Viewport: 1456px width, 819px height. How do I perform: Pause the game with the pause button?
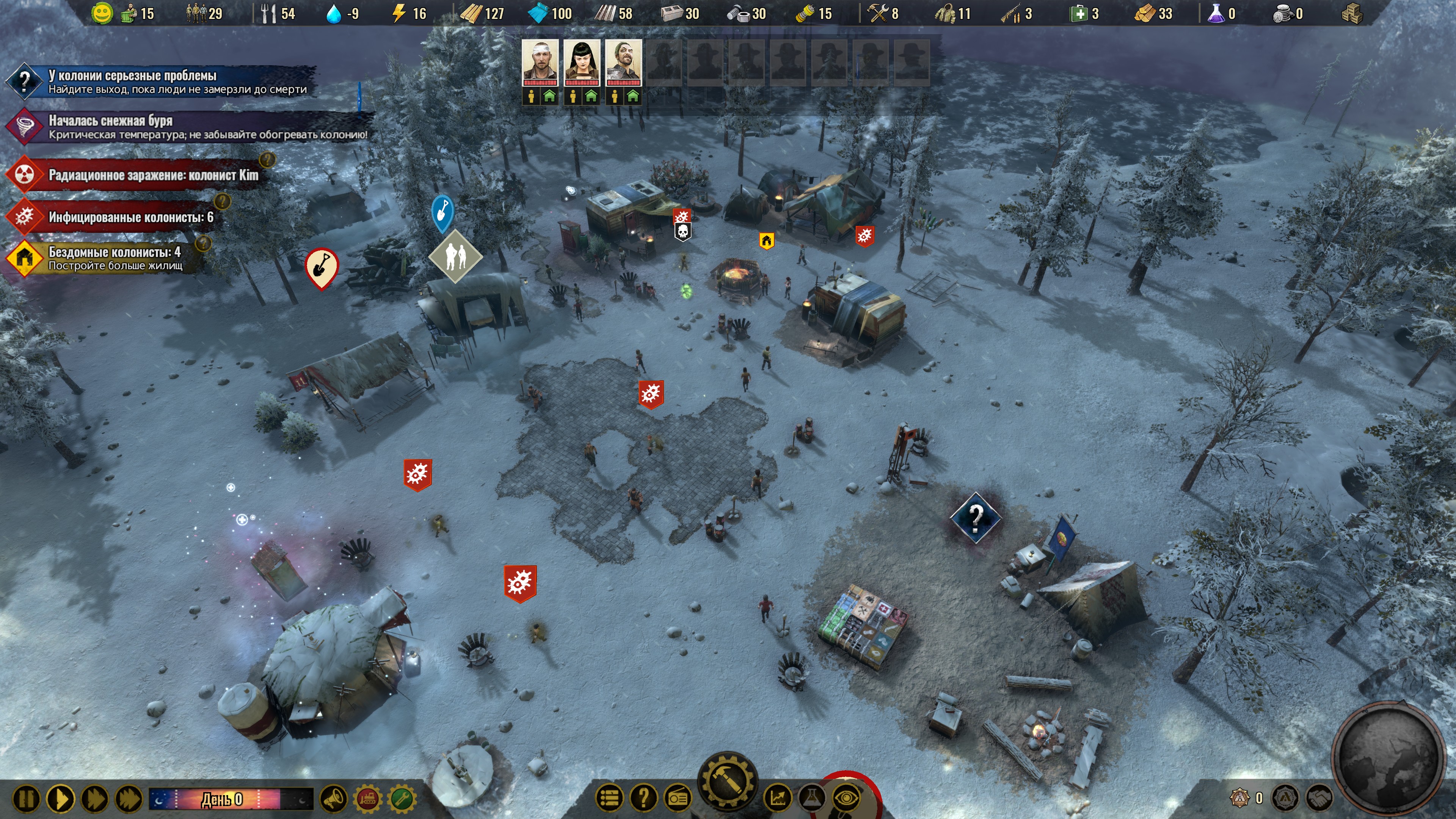click(x=26, y=799)
